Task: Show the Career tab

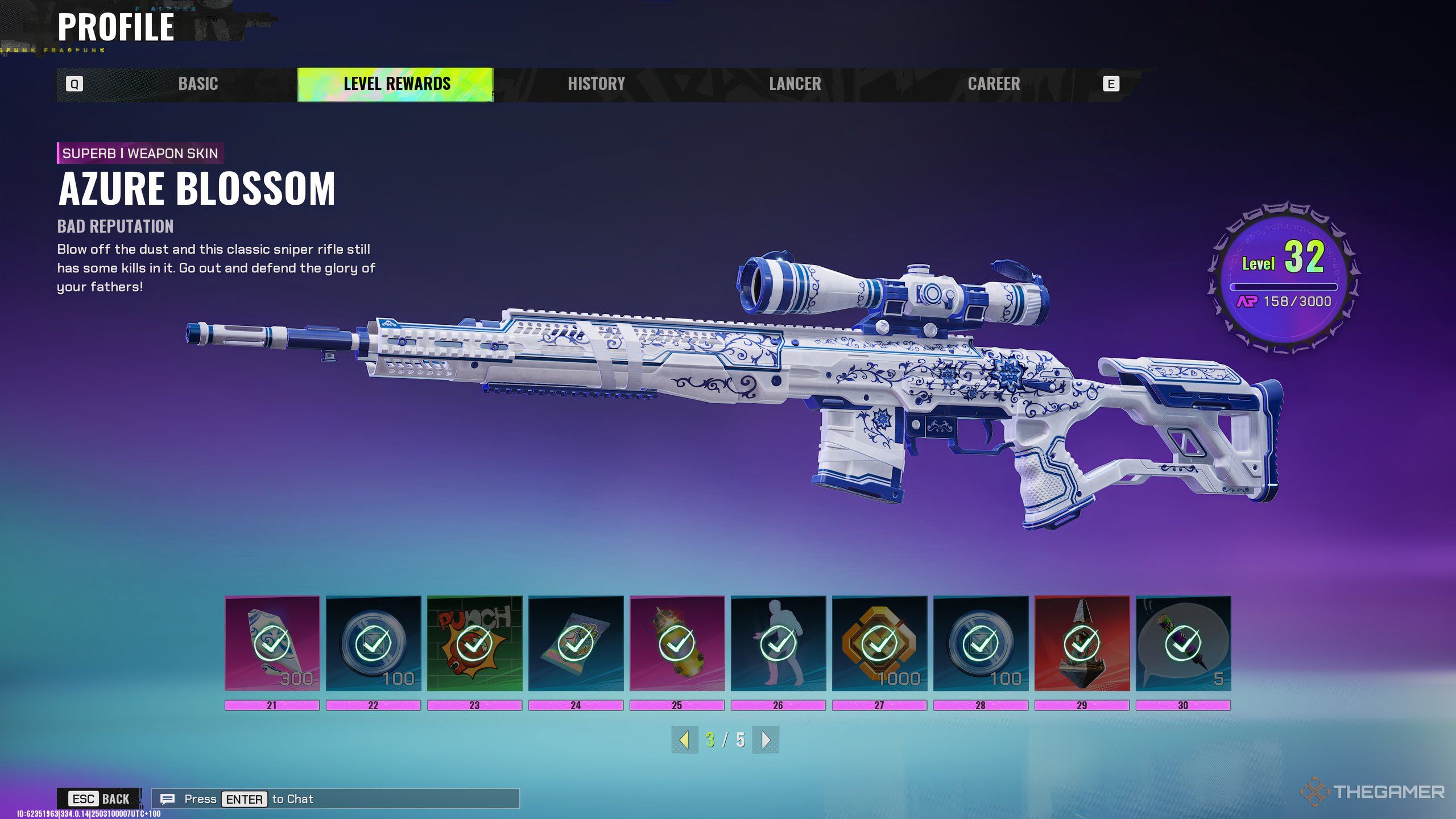Action: [x=994, y=84]
